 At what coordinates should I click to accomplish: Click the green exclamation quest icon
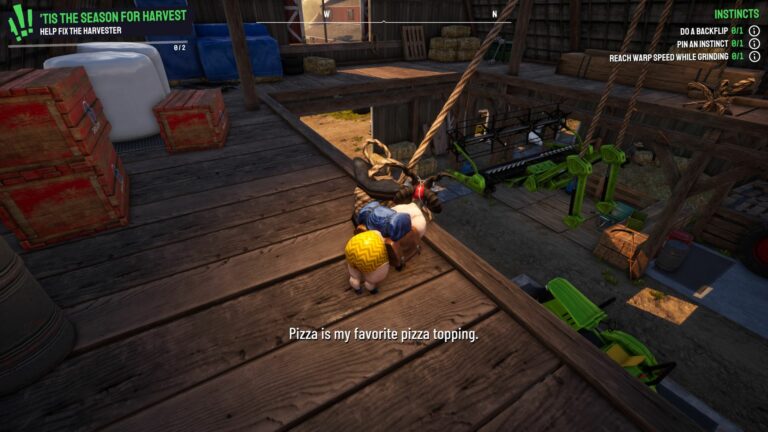click(x=20, y=22)
